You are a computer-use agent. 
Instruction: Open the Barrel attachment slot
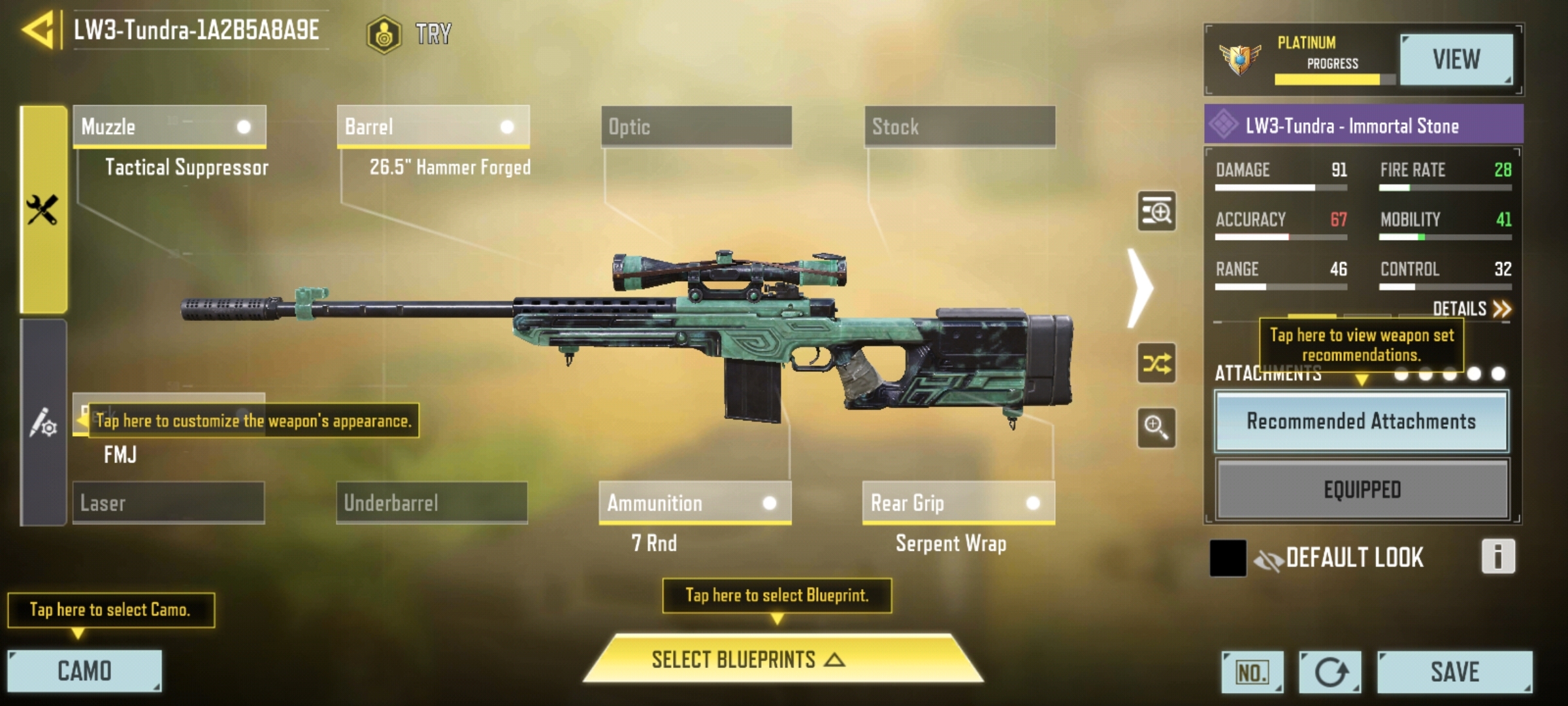tap(433, 127)
